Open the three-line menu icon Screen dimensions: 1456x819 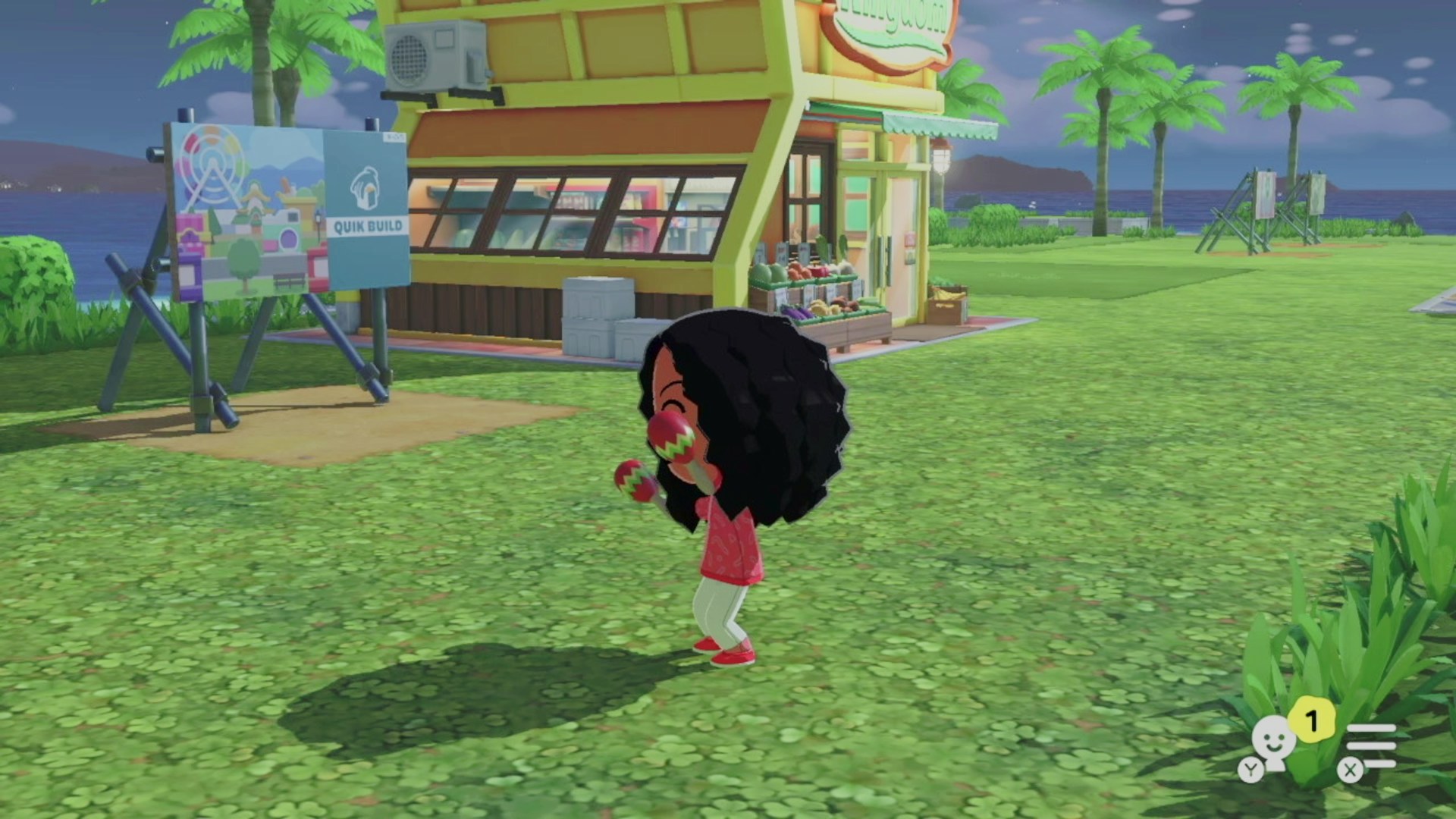coord(1370,746)
